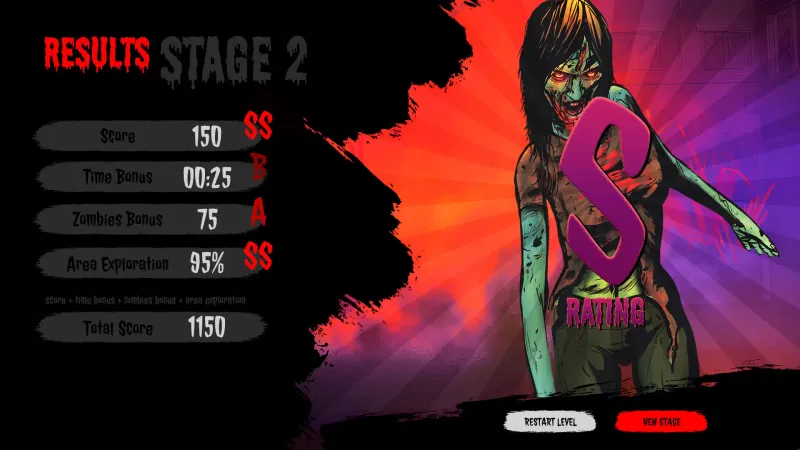Click the Restart Level button
The height and width of the screenshot is (450, 800).
pyautogui.click(x=550, y=422)
